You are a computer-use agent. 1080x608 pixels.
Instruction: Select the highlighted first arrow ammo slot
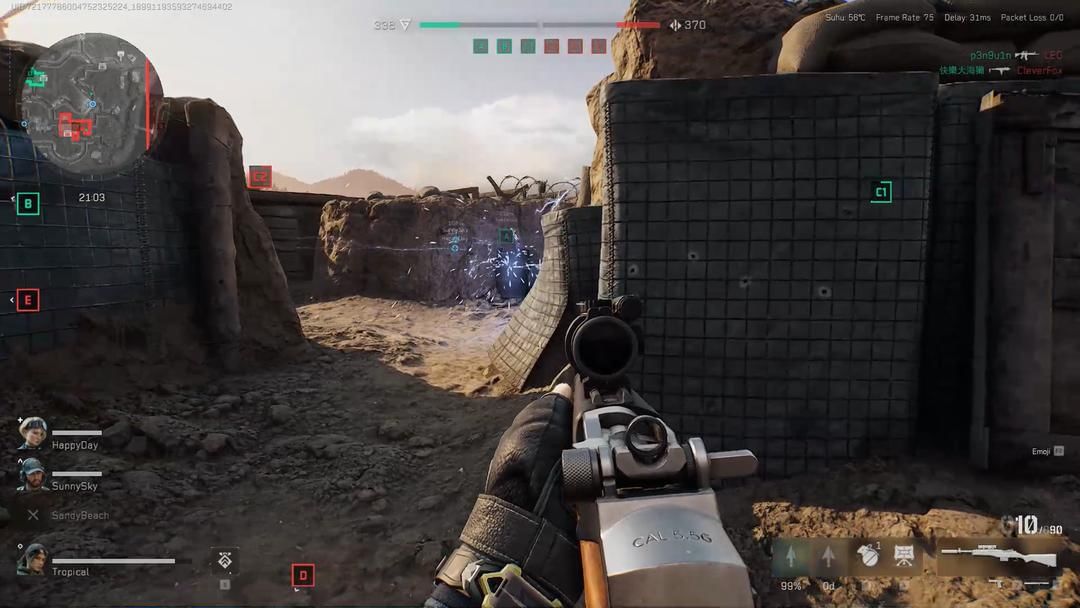pyautogui.click(x=792, y=556)
